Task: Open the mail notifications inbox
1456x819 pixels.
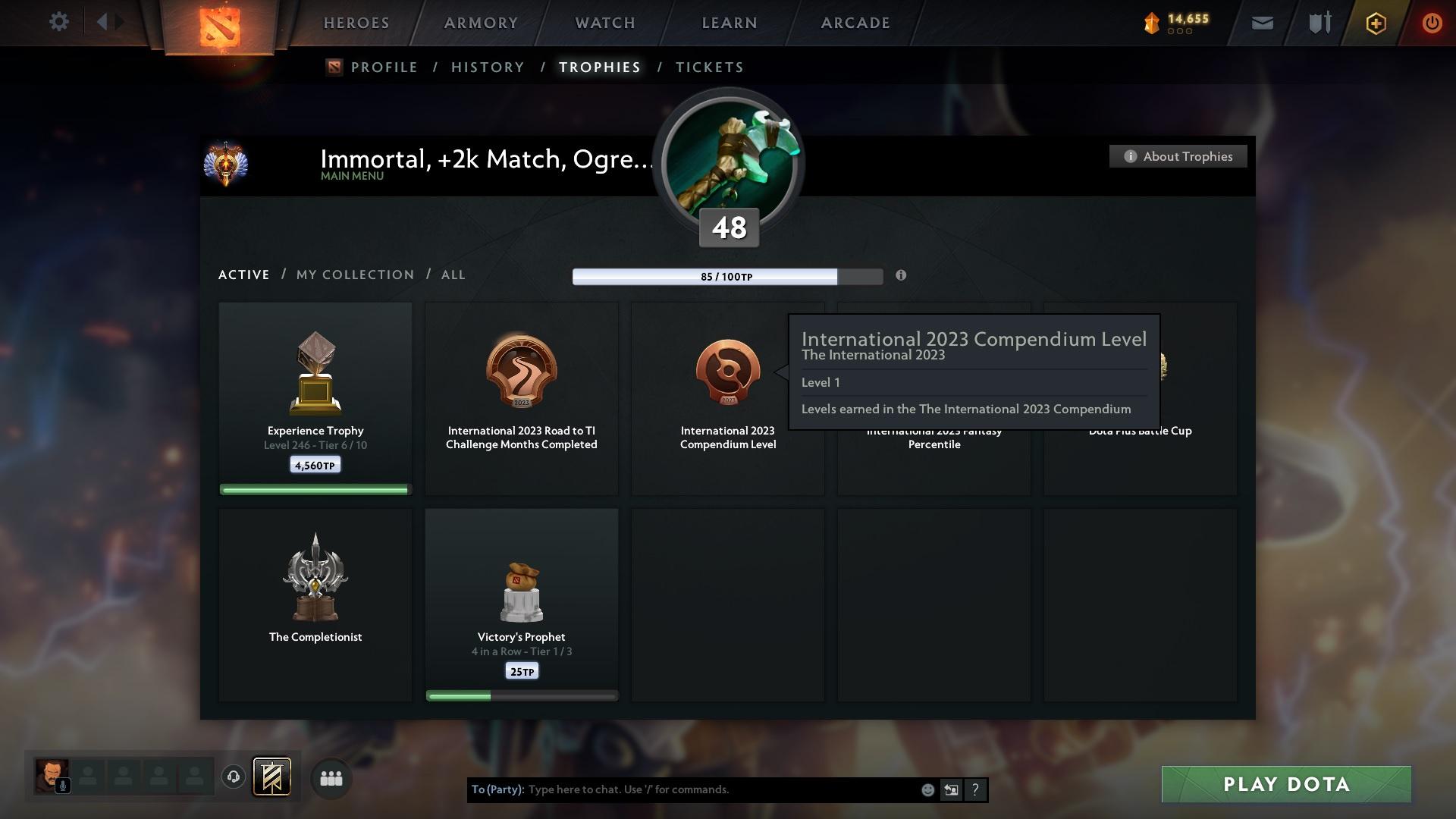Action: coord(1261,23)
